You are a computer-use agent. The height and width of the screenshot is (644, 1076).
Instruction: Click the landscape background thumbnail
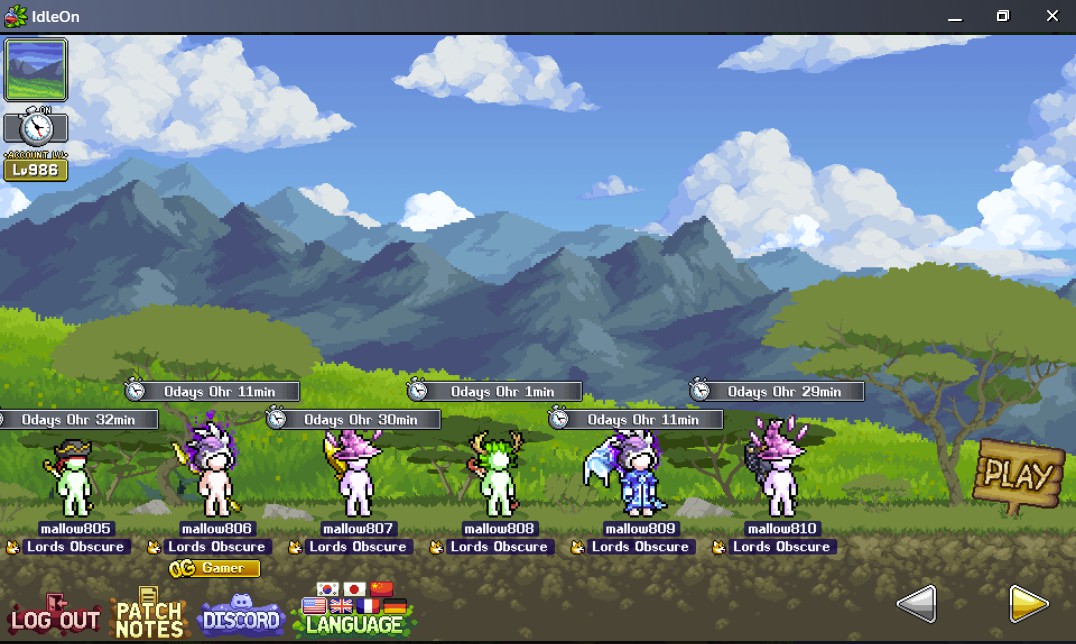click(x=36, y=70)
